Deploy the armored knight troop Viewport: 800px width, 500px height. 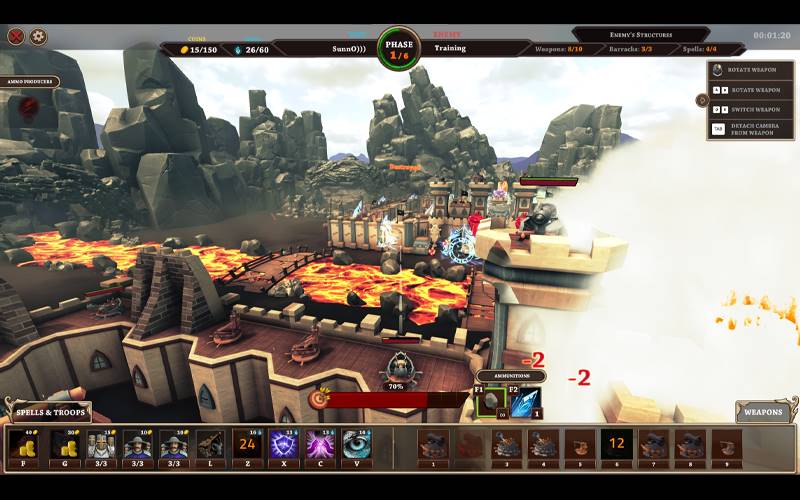coord(101,445)
